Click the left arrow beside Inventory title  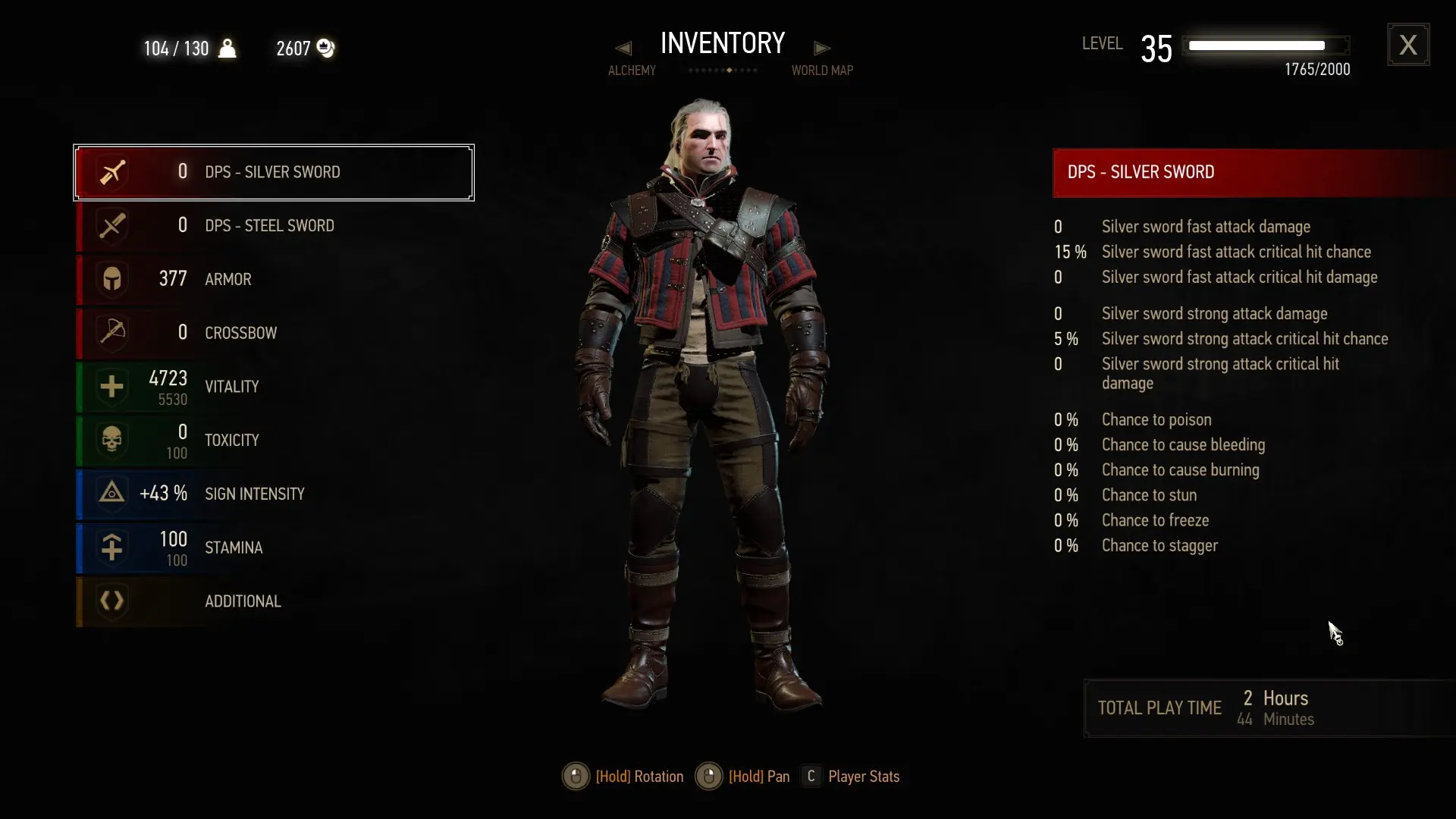(x=623, y=49)
